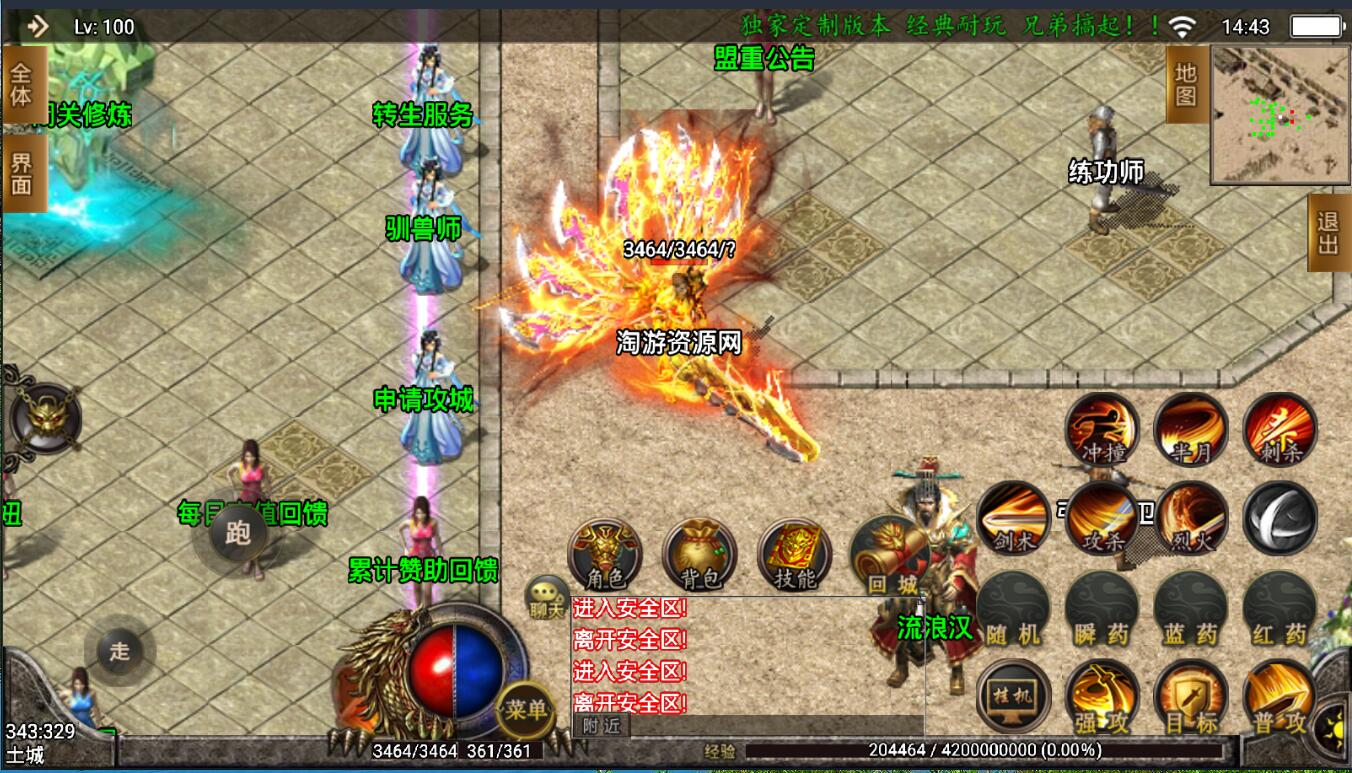
Task: Open the 菜单 round menu button
Action: 526,708
